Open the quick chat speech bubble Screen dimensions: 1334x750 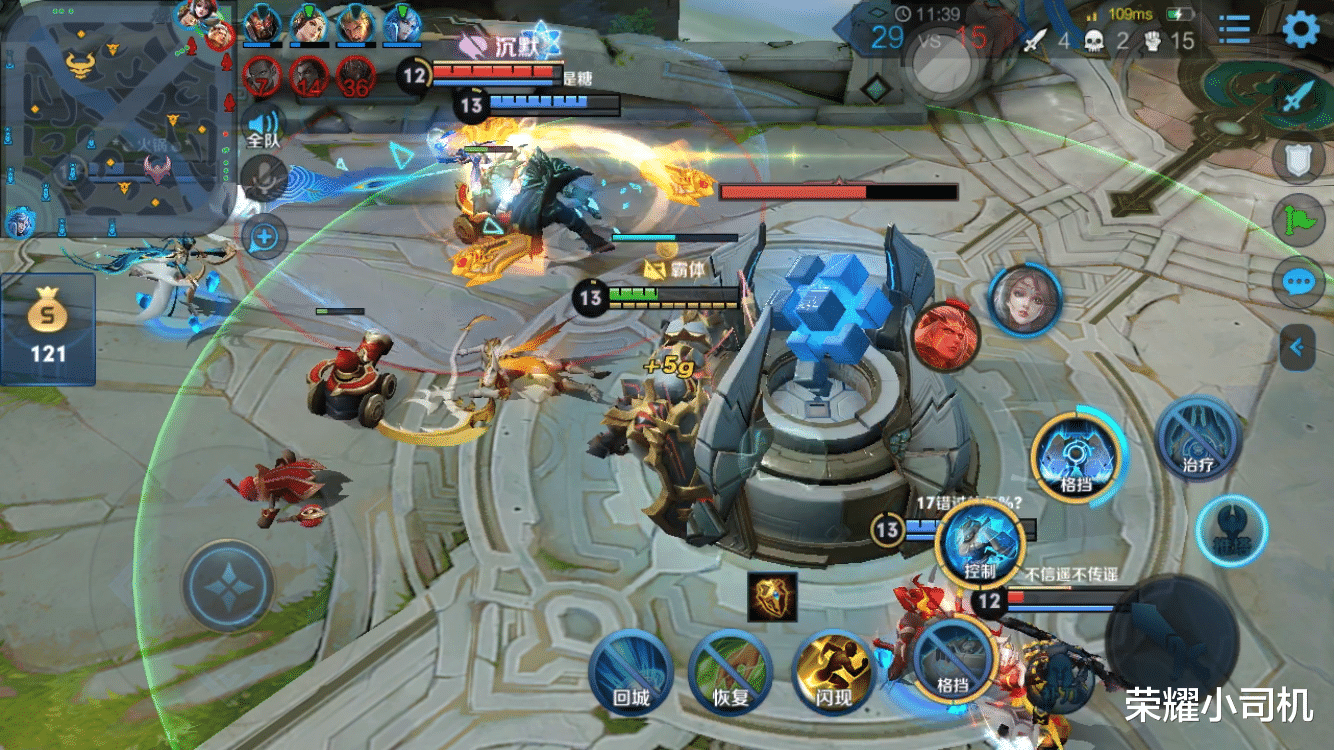(x=1298, y=282)
